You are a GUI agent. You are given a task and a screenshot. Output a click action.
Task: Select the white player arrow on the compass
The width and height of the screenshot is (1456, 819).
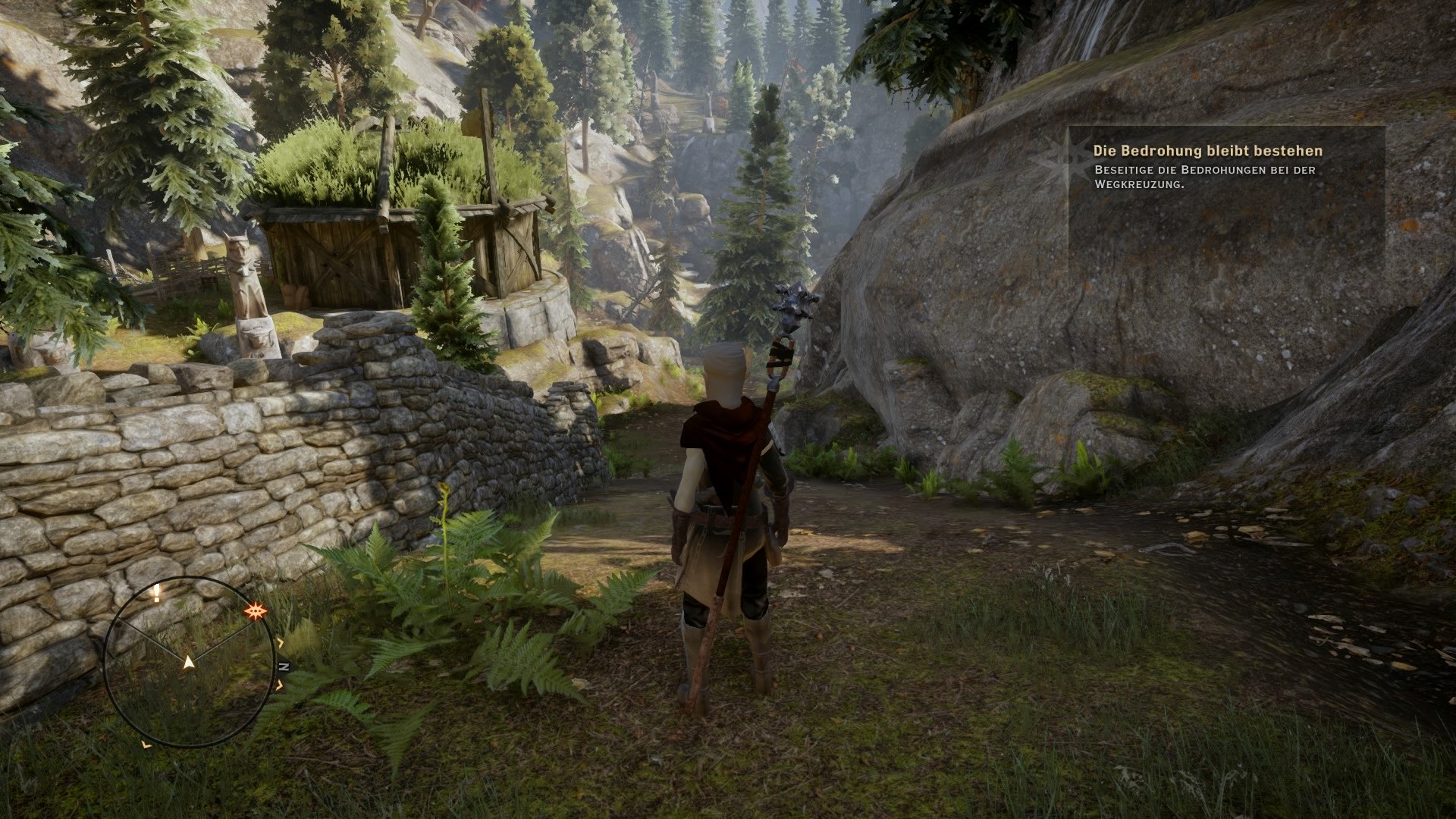[188, 662]
